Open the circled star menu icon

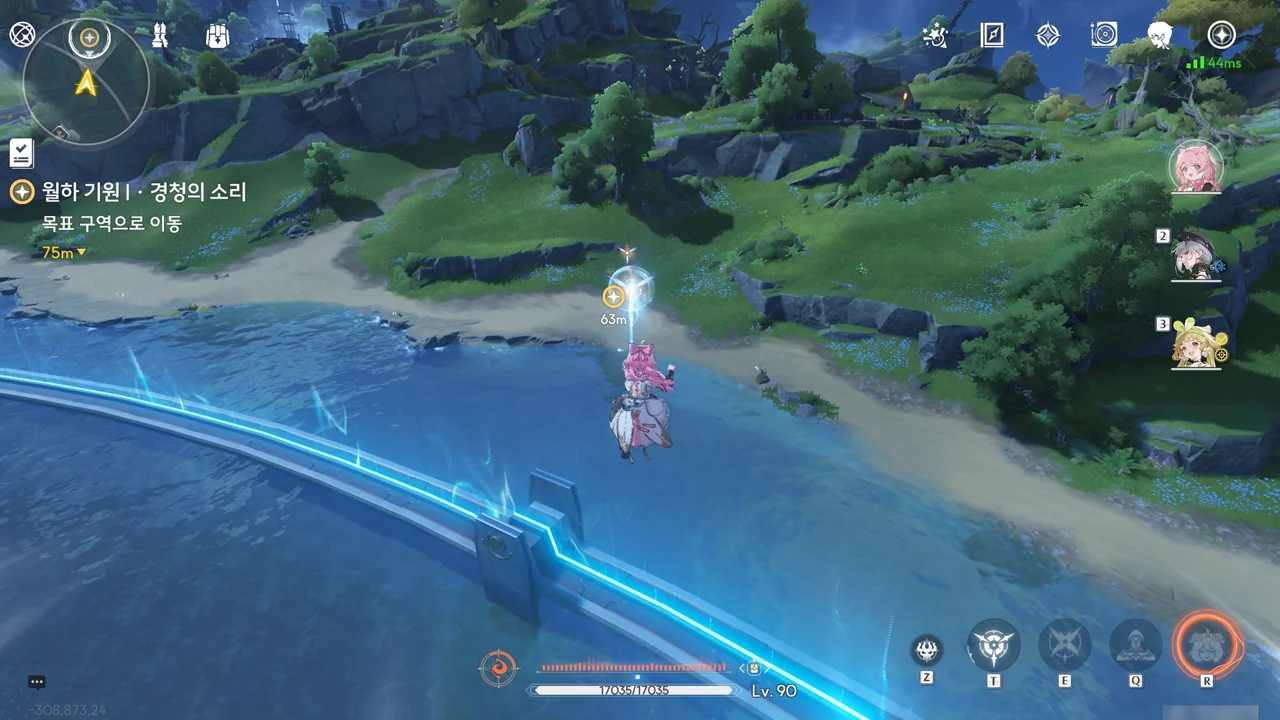1221,35
